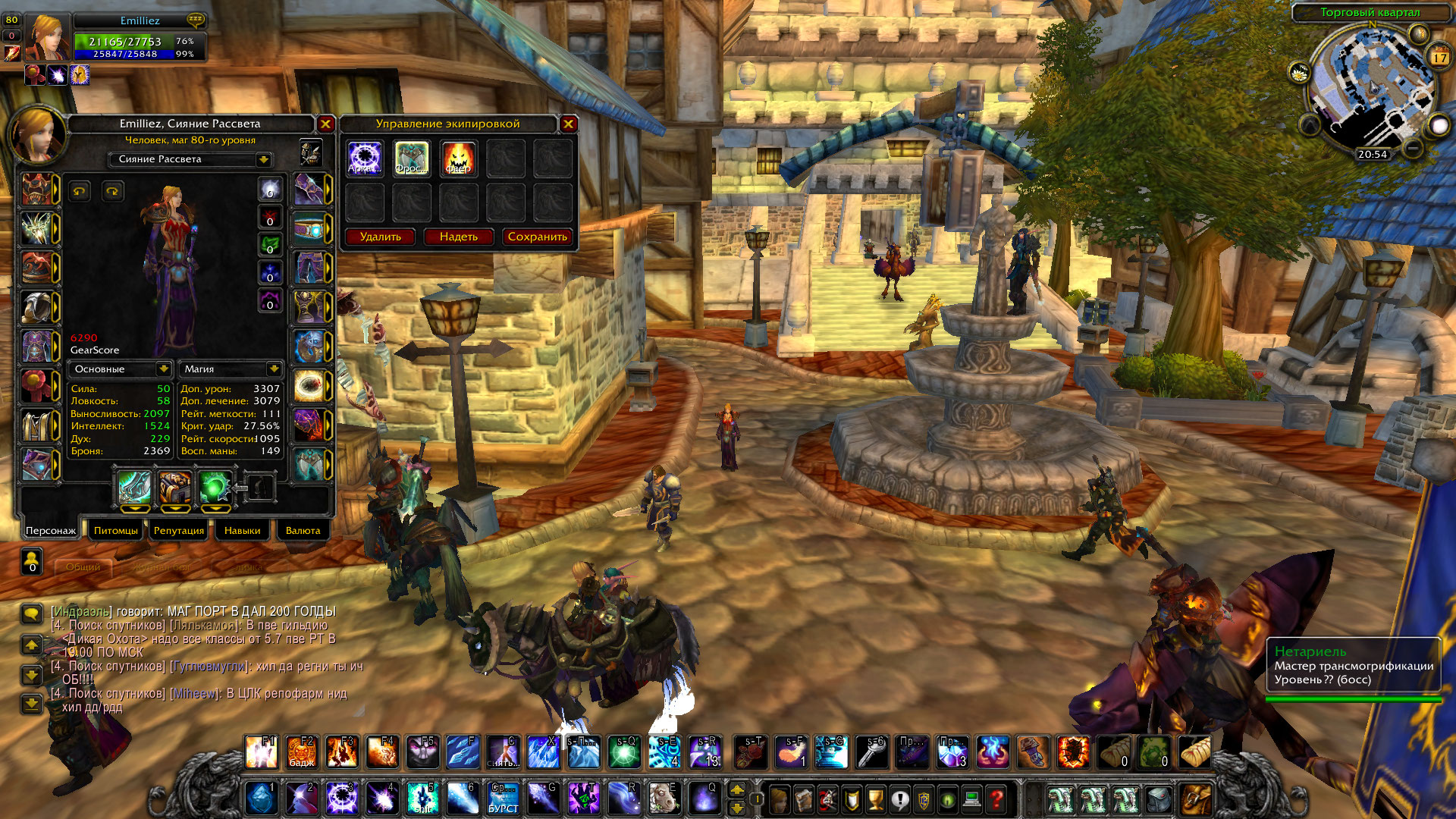Close the character sheet window
1456x819 pixels.
[325, 124]
